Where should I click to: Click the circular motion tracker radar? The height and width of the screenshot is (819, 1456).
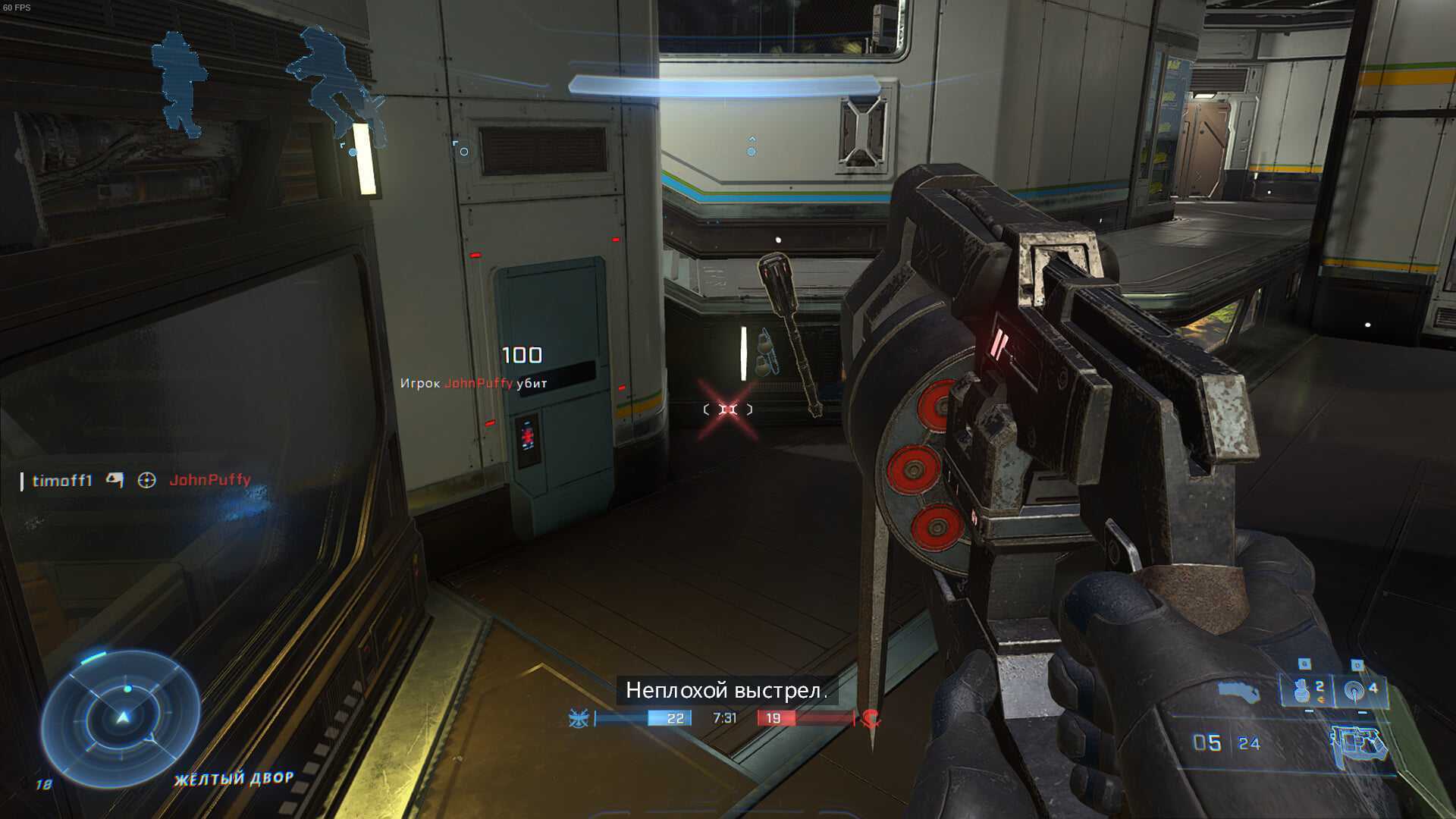(x=121, y=717)
